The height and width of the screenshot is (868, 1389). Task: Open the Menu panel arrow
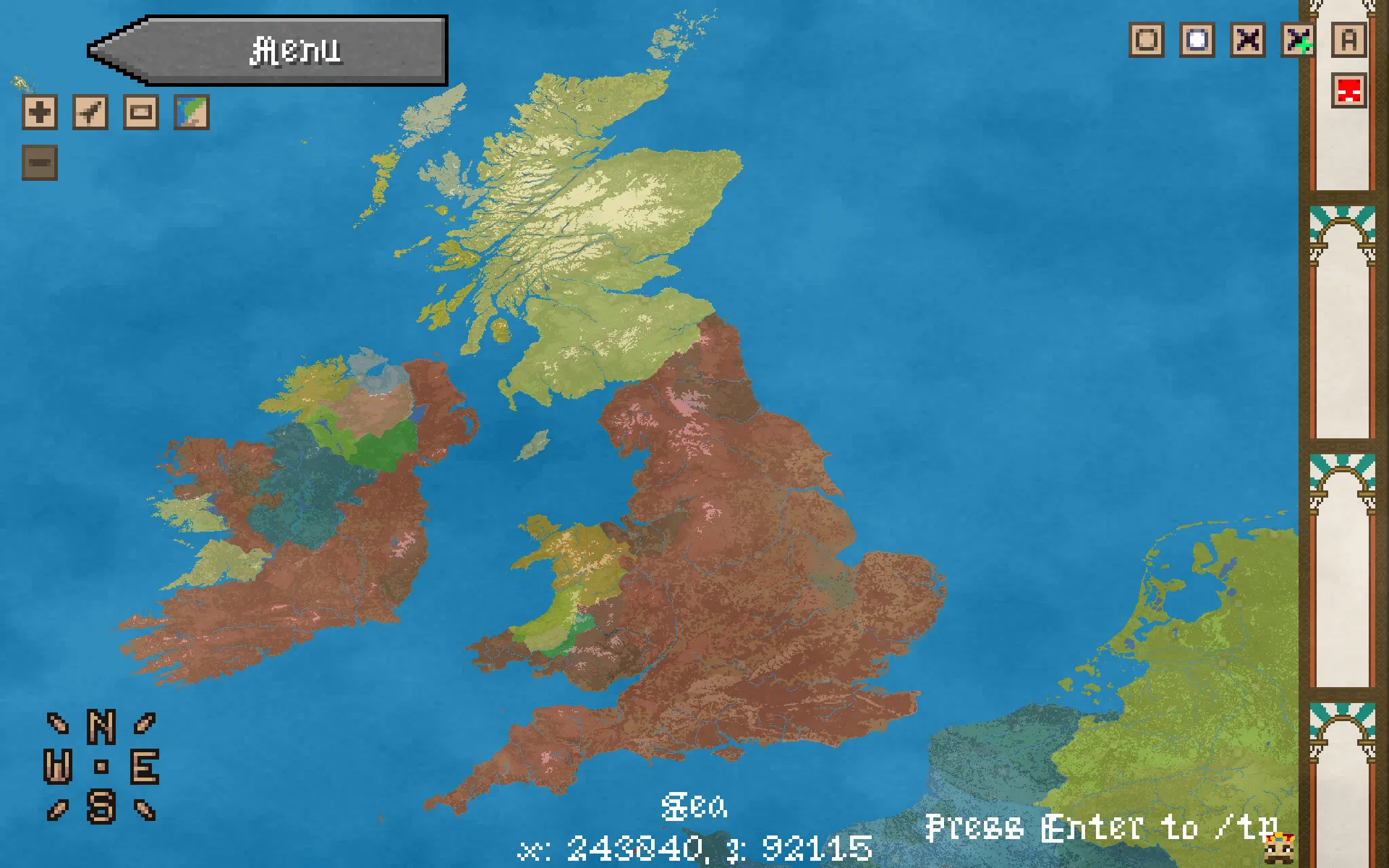pos(268,51)
